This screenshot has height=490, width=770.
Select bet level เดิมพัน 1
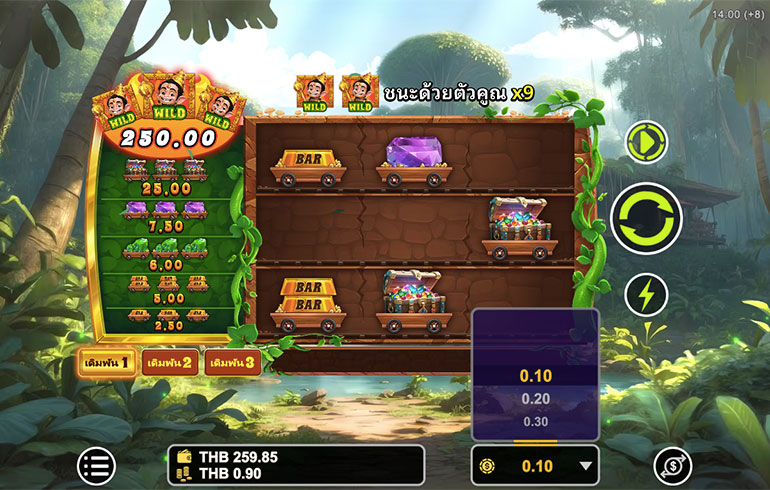106,362
